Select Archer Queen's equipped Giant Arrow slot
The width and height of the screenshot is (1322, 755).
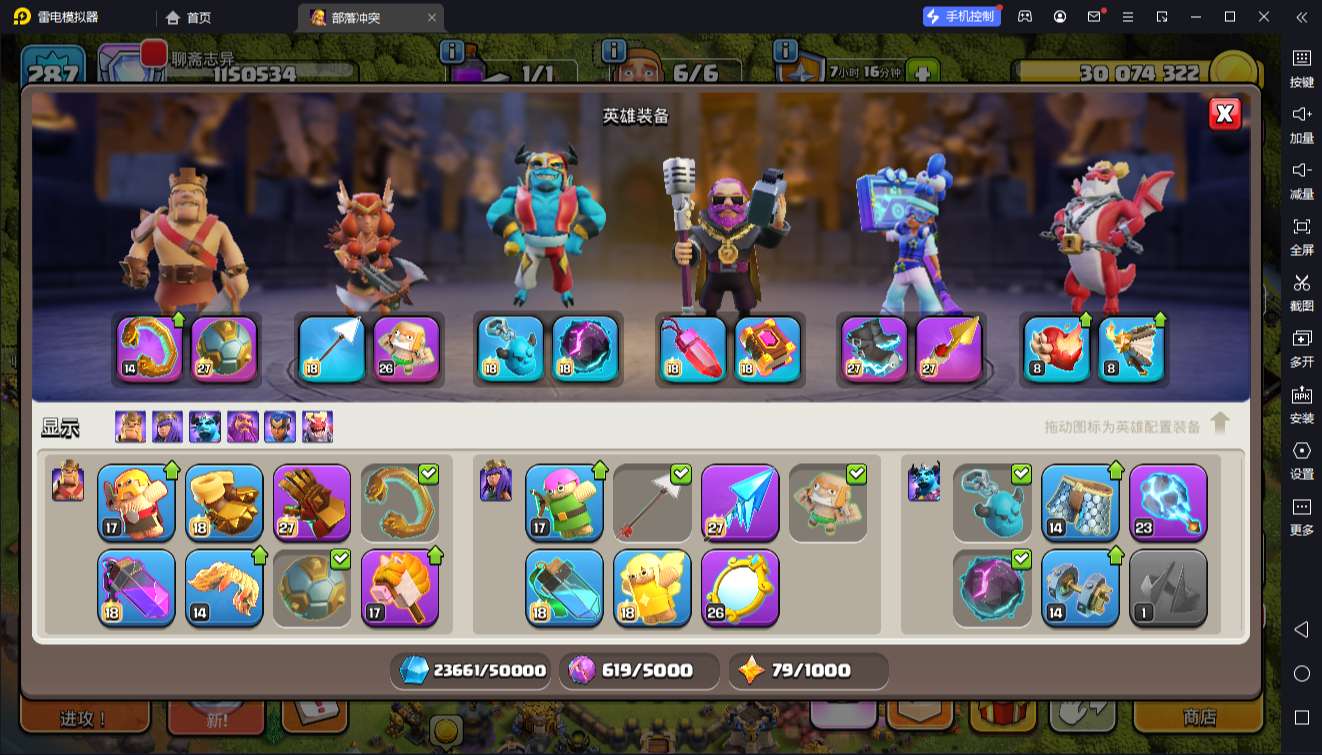tap(332, 349)
